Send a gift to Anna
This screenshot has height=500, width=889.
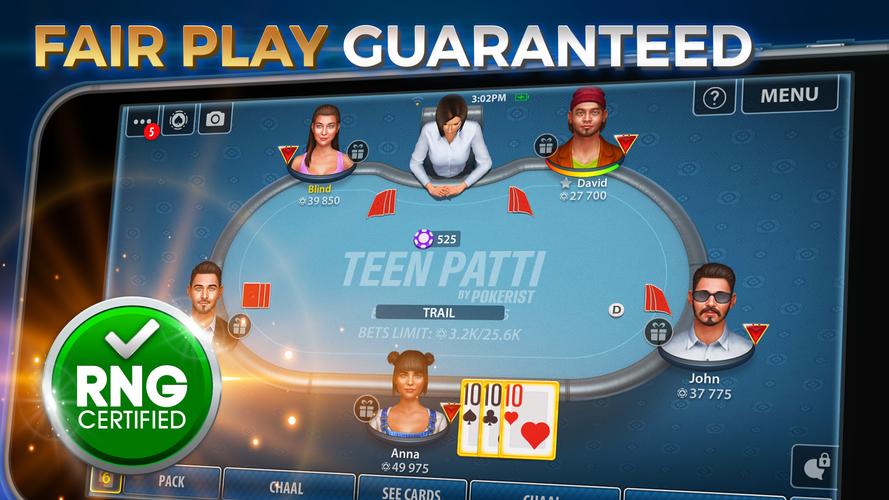(x=366, y=408)
